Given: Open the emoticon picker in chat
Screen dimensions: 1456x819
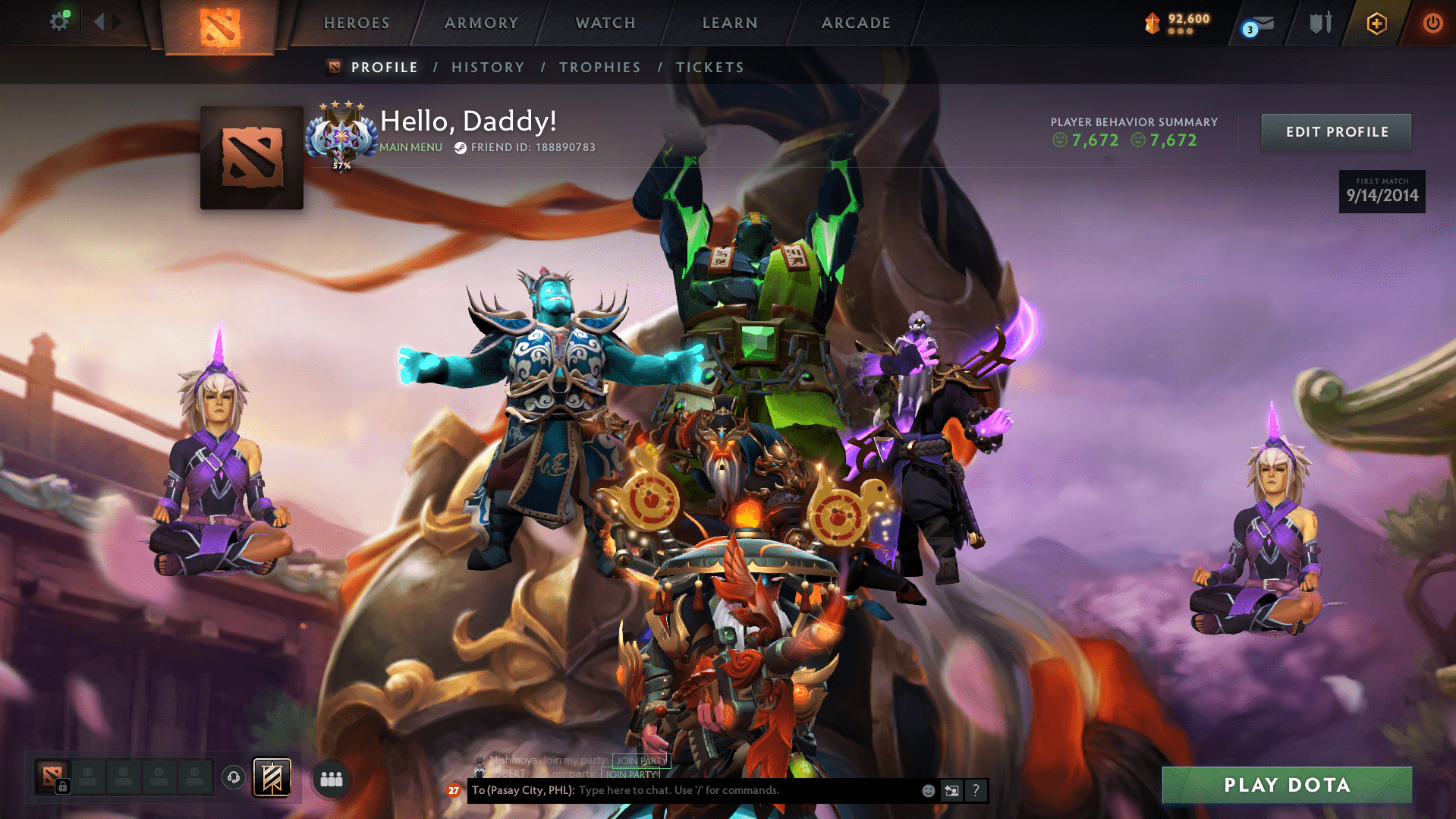Looking at the screenshot, I should pos(928,790).
